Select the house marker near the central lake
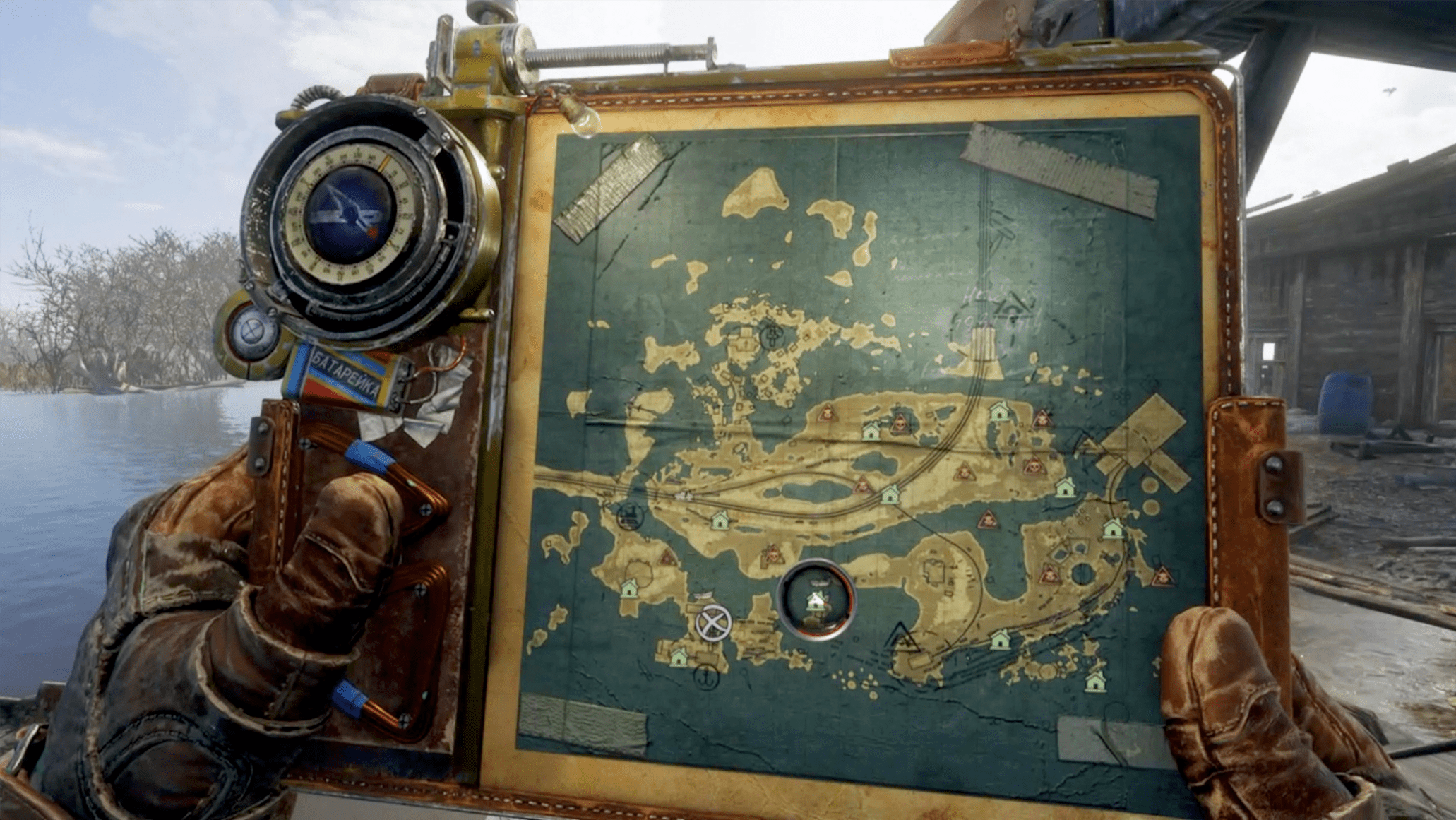 pos(890,495)
